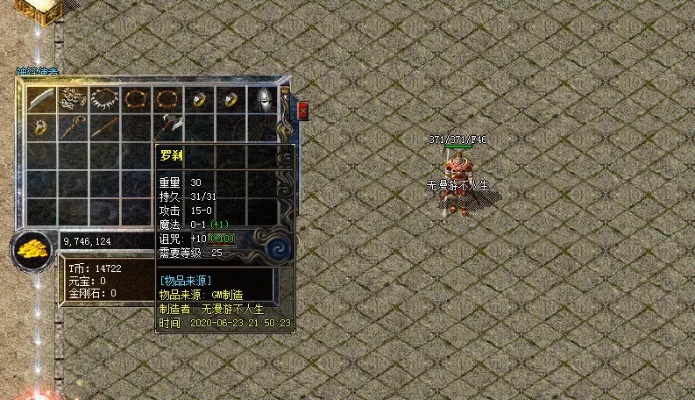
Task: Pick the silver chain item slot
Action: 71,100
